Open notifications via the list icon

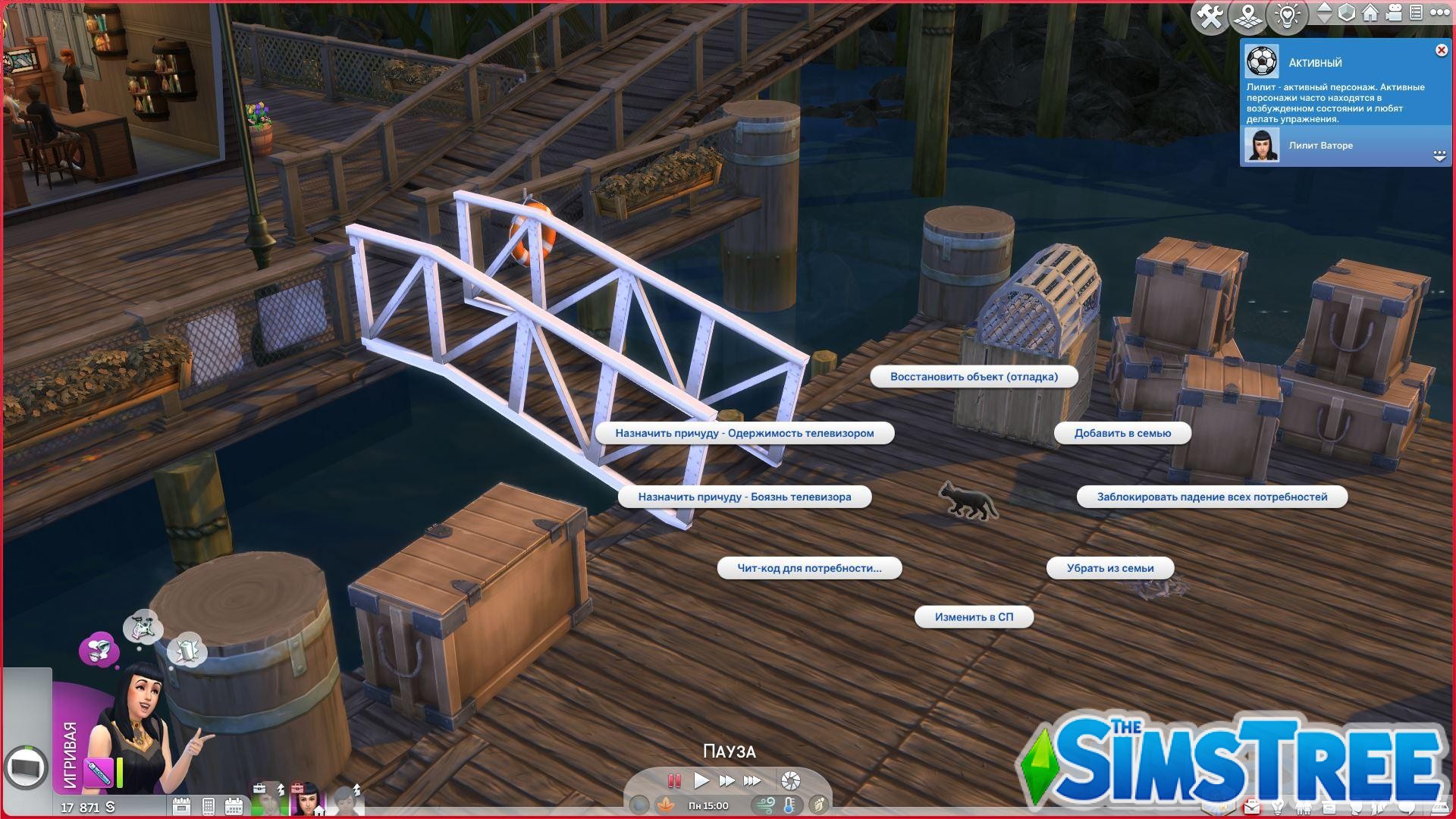click(1417, 14)
